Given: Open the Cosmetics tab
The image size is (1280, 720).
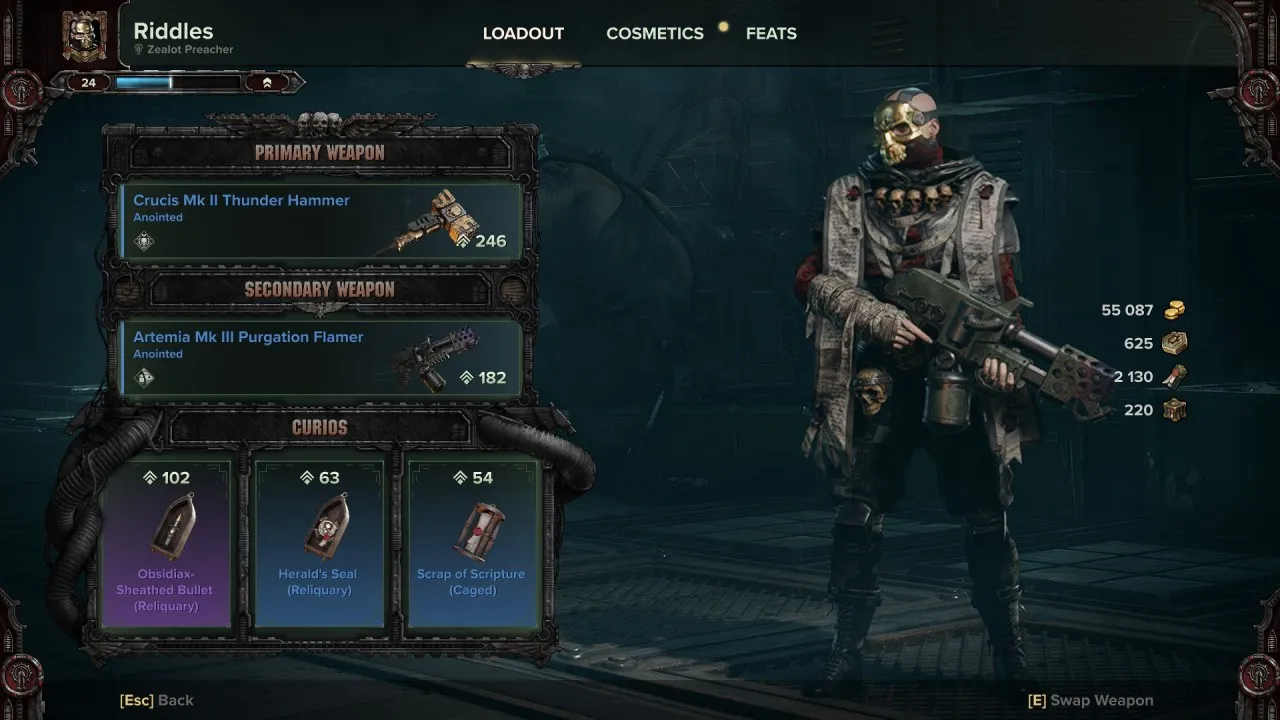Looking at the screenshot, I should [654, 34].
